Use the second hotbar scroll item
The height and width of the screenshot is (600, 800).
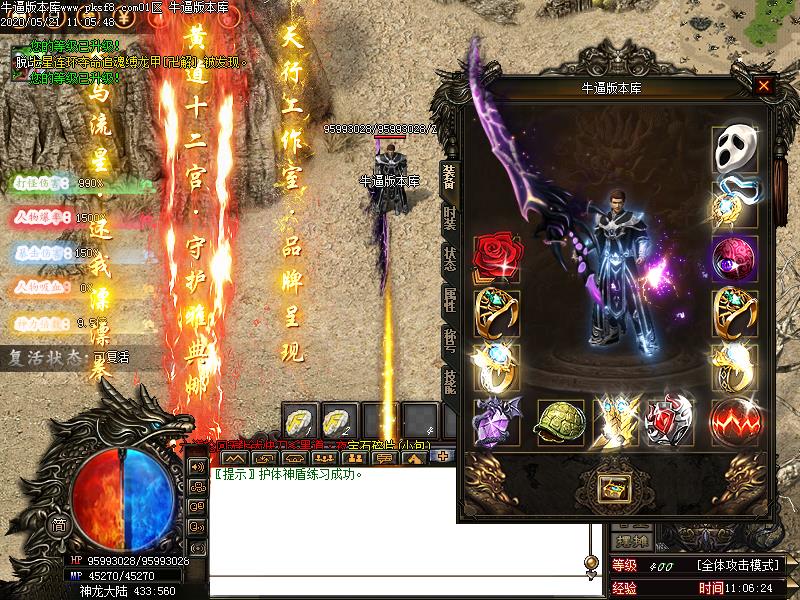coord(338,419)
